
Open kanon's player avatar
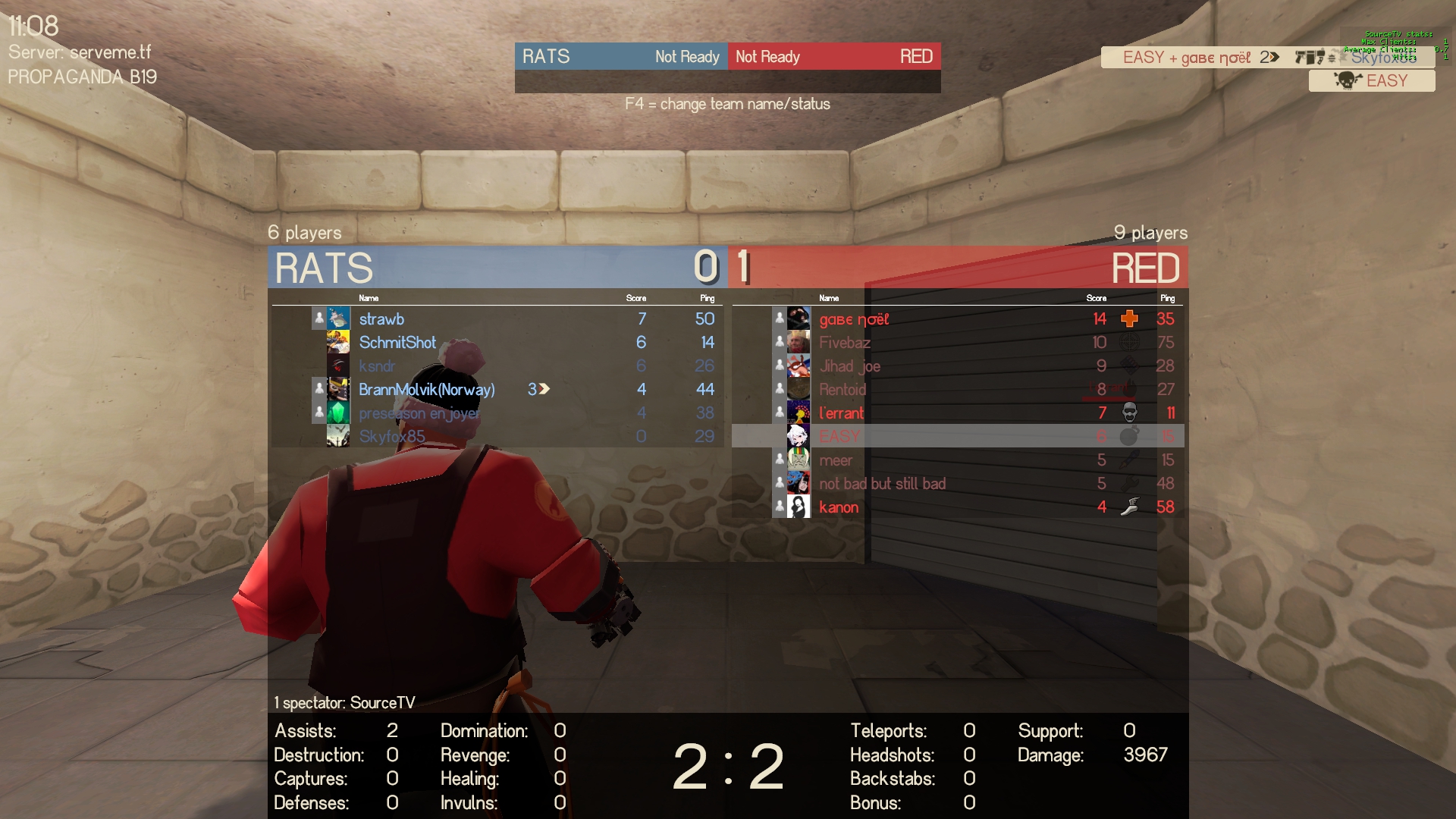(x=798, y=507)
